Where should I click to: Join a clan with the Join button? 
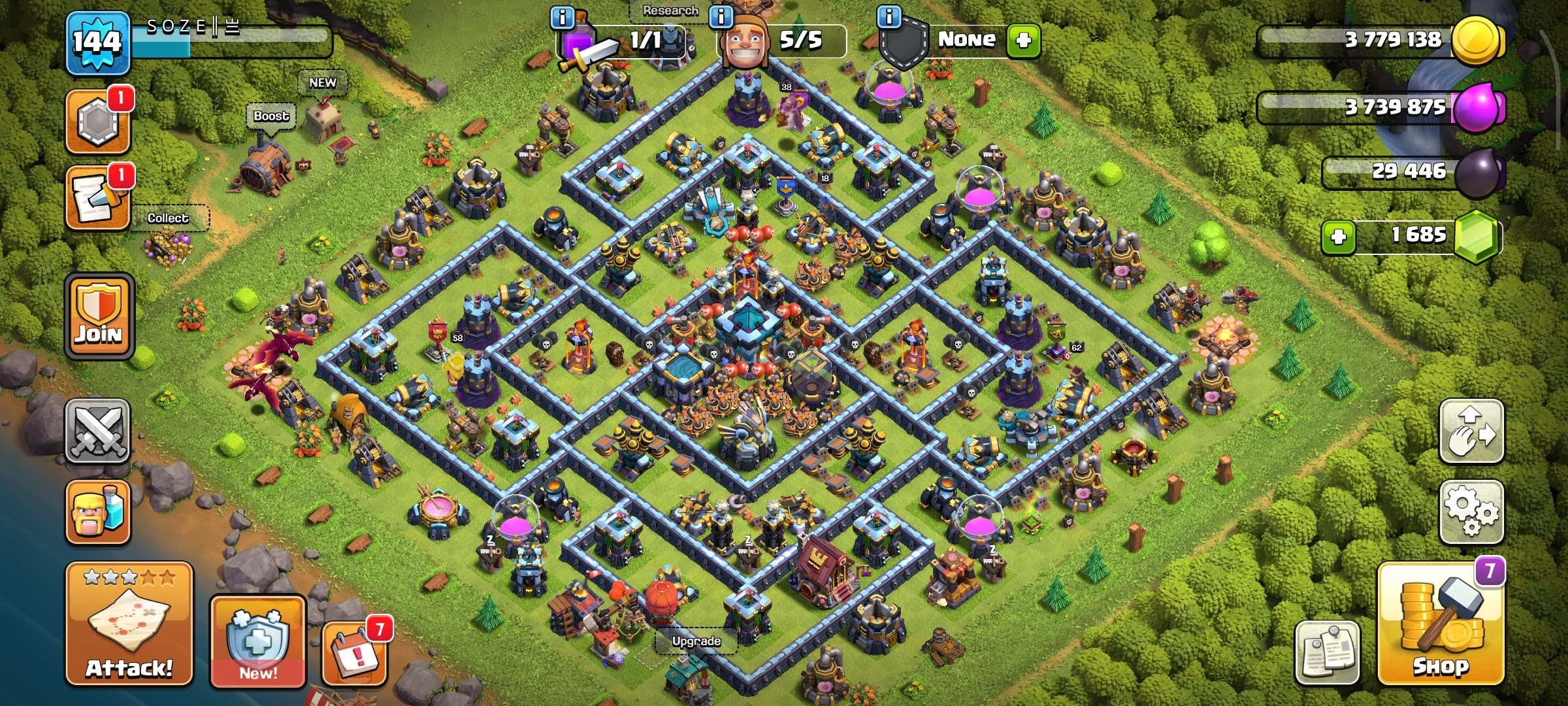click(x=99, y=316)
